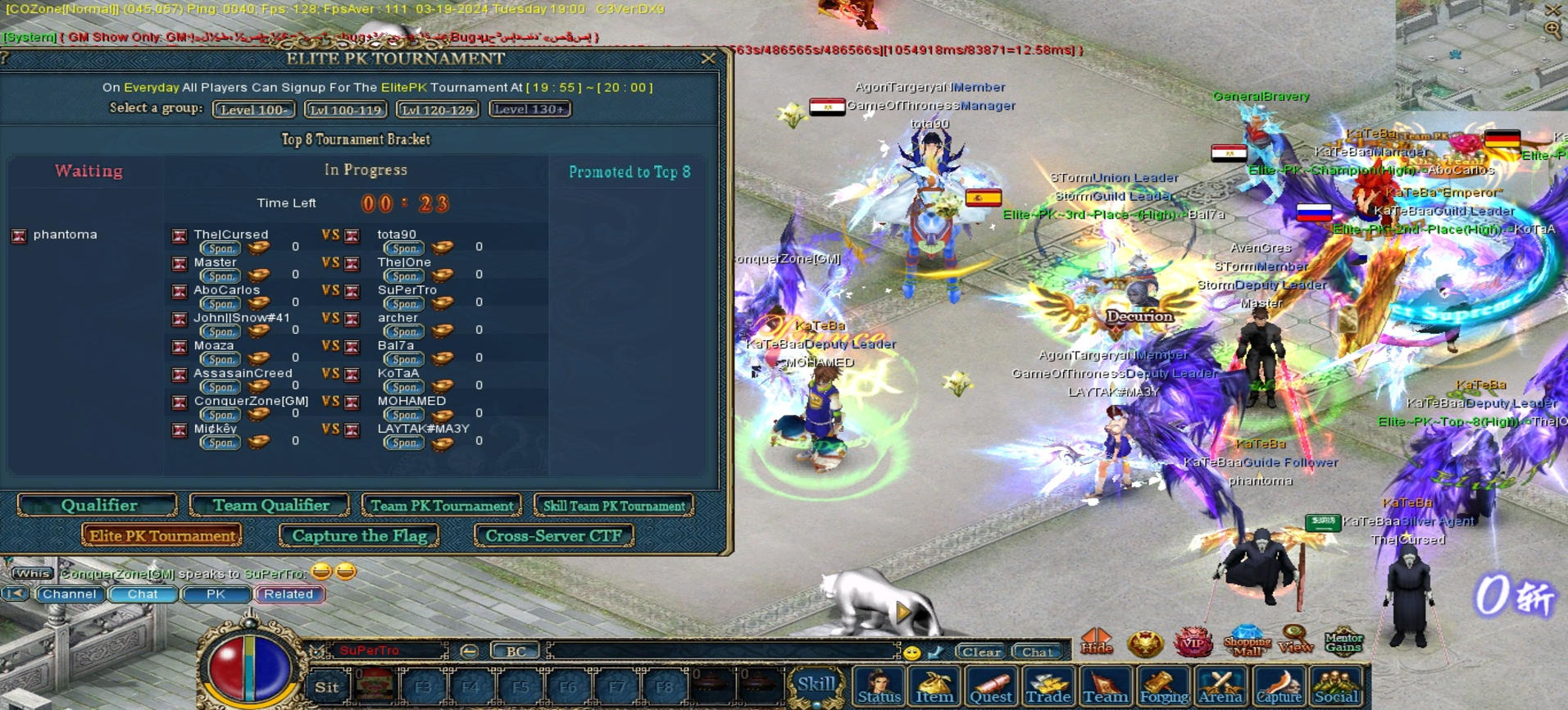The height and width of the screenshot is (710, 1568).
Task: Open the Cross-Server CTF page
Action: tap(554, 536)
